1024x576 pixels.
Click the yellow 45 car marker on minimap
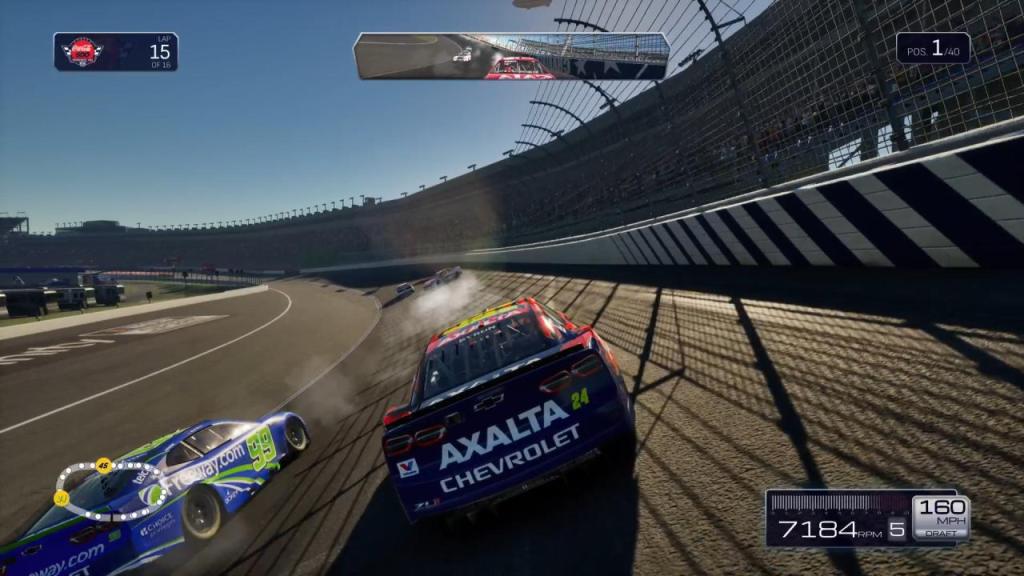[x=103, y=464]
